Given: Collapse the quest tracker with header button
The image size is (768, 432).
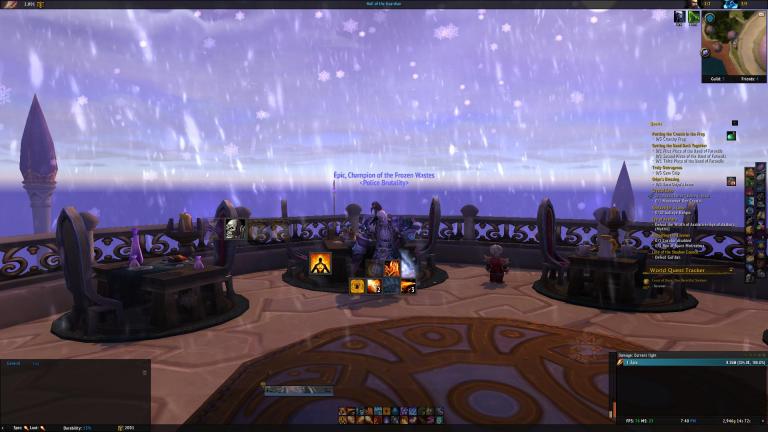Looking at the screenshot, I should tap(734, 123).
